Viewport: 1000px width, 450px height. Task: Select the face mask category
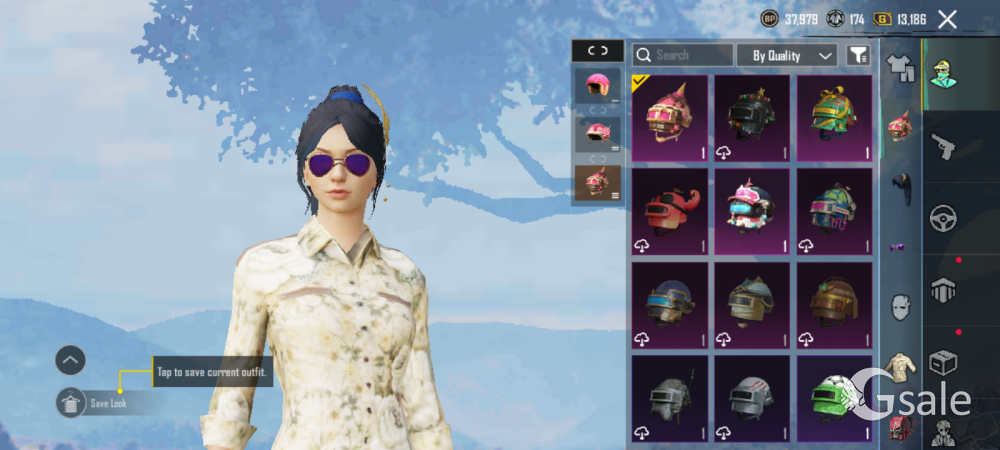901,307
